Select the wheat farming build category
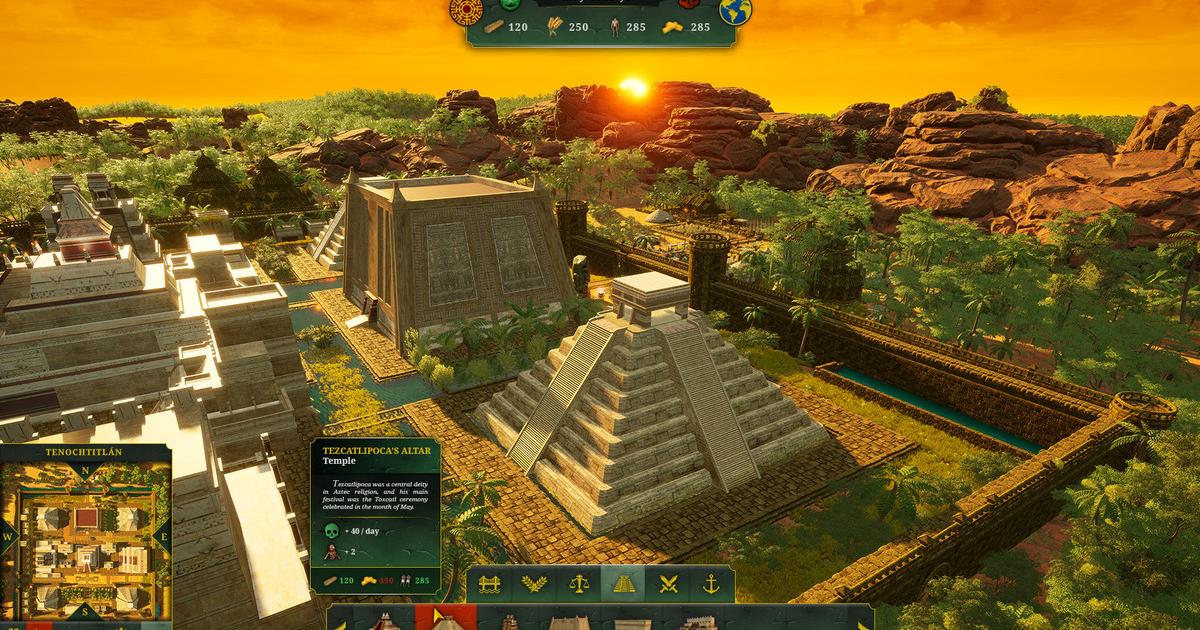 click(x=533, y=584)
